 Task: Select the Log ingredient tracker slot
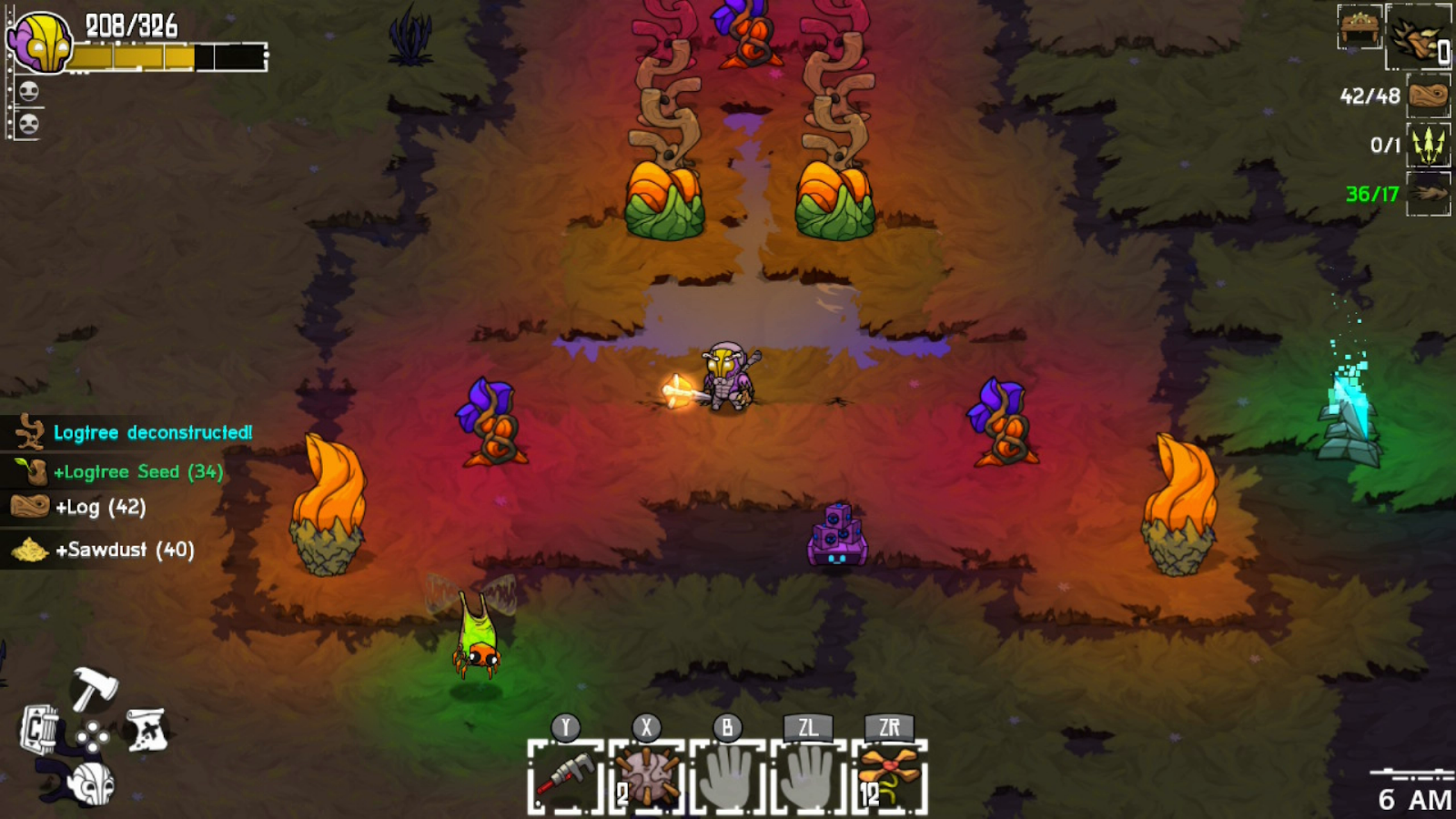pos(1428,96)
